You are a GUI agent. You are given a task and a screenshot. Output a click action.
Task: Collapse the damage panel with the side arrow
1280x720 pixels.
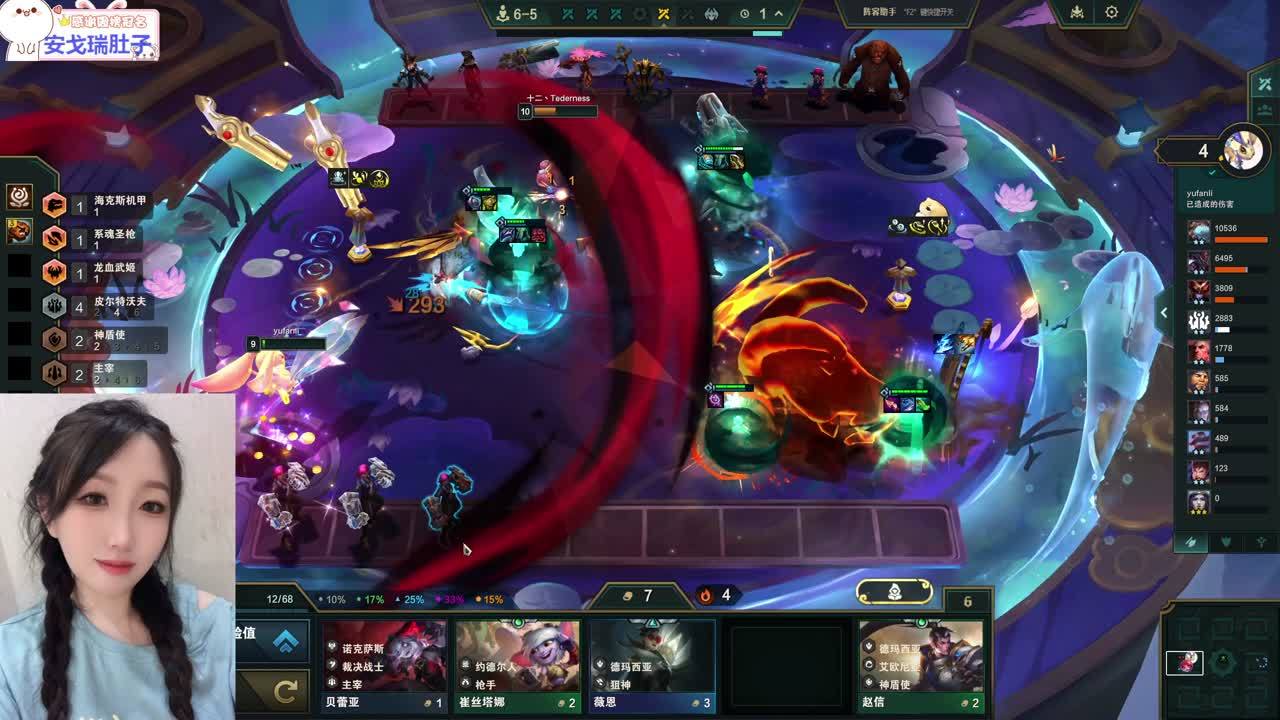point(1163,313)
